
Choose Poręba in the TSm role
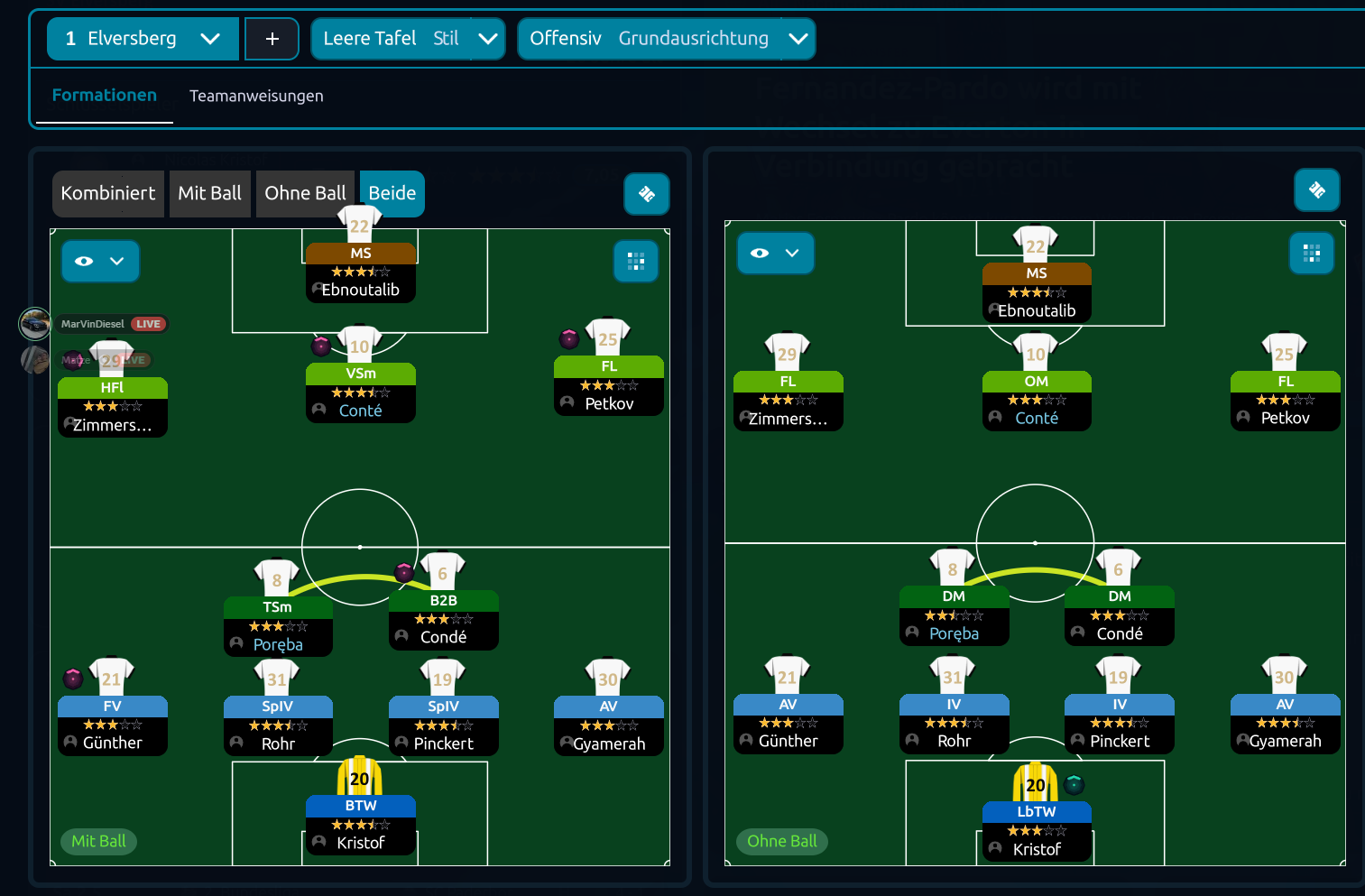pyautogui.click(x=278, y=625)
